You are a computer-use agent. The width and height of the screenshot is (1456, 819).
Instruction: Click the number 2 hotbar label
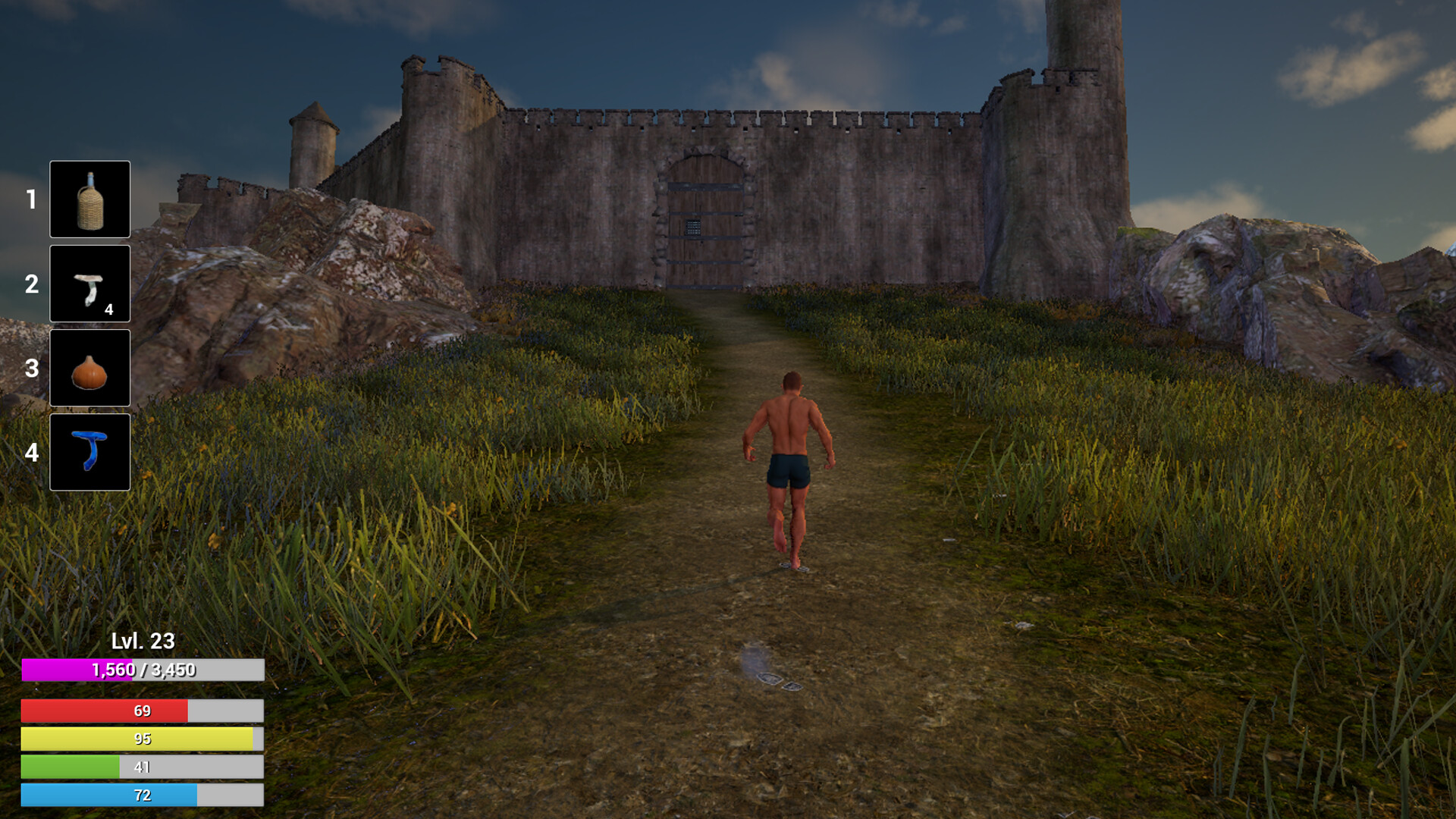click(x=31, y=284)
